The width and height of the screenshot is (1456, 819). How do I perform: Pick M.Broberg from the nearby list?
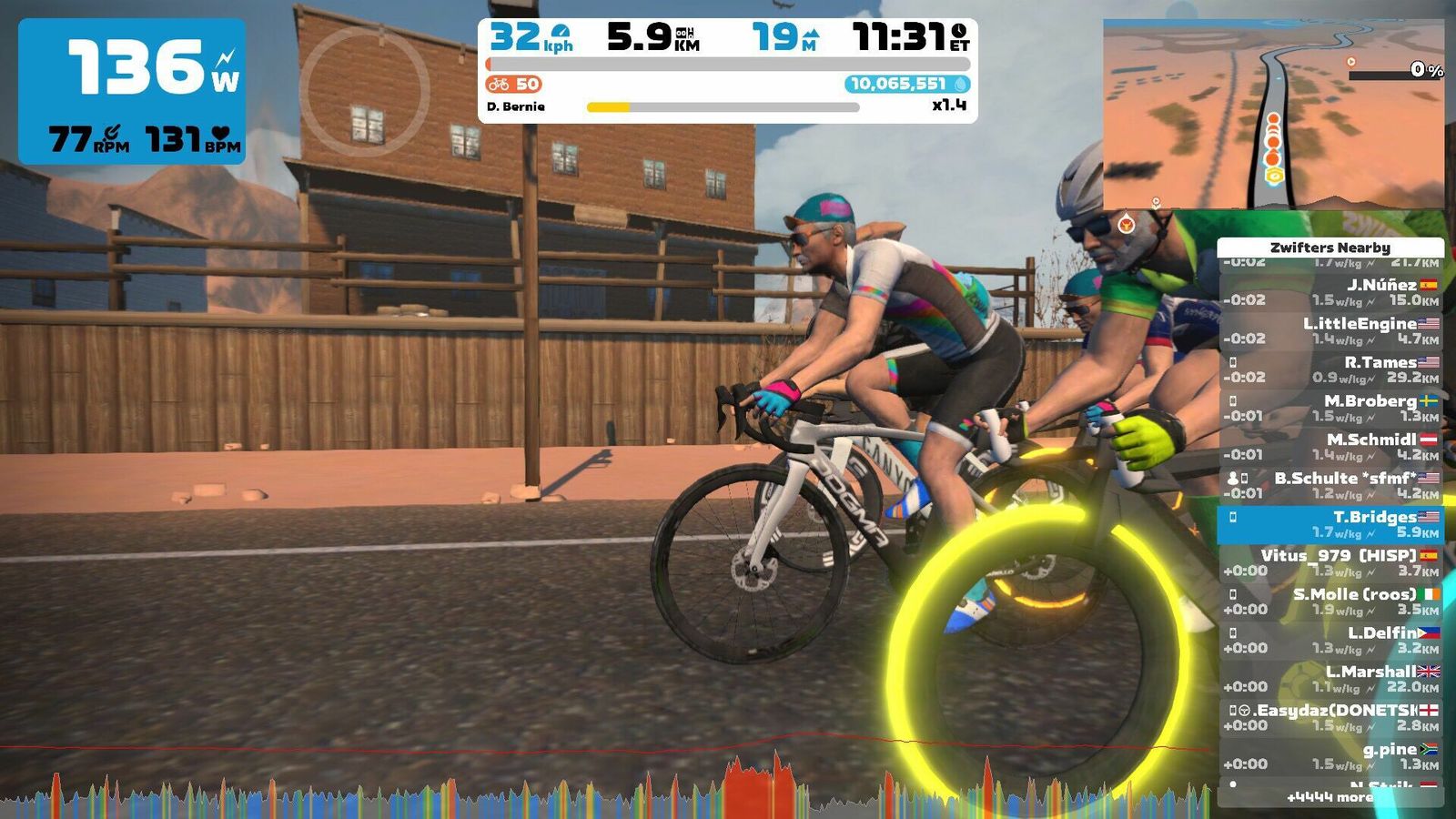click(1330, 408)
